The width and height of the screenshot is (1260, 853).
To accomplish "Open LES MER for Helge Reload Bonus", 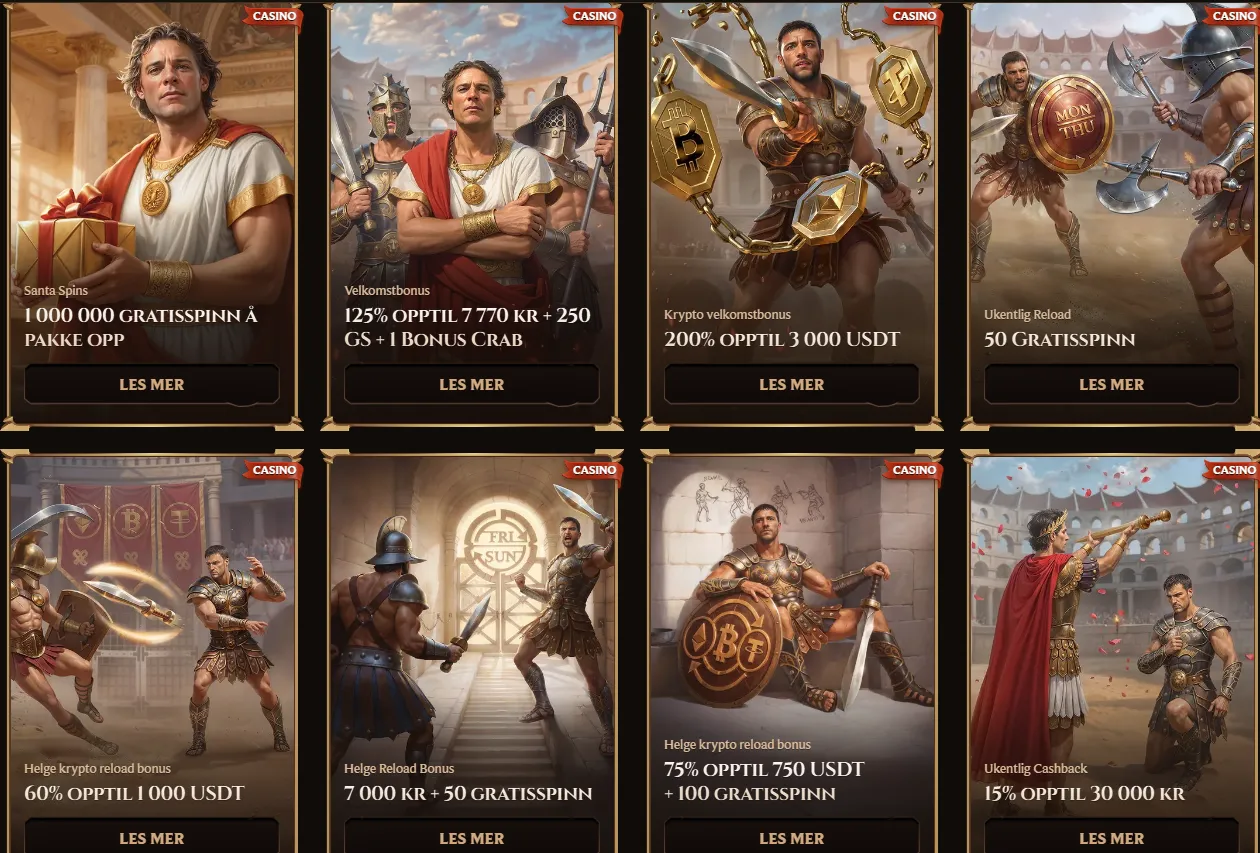I will [472, 837].
